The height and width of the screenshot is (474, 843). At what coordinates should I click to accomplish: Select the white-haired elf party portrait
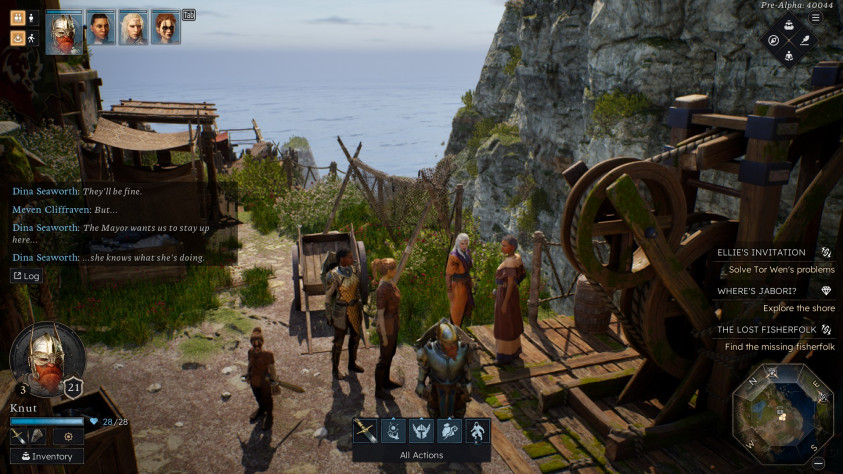[x=133, y=28]
